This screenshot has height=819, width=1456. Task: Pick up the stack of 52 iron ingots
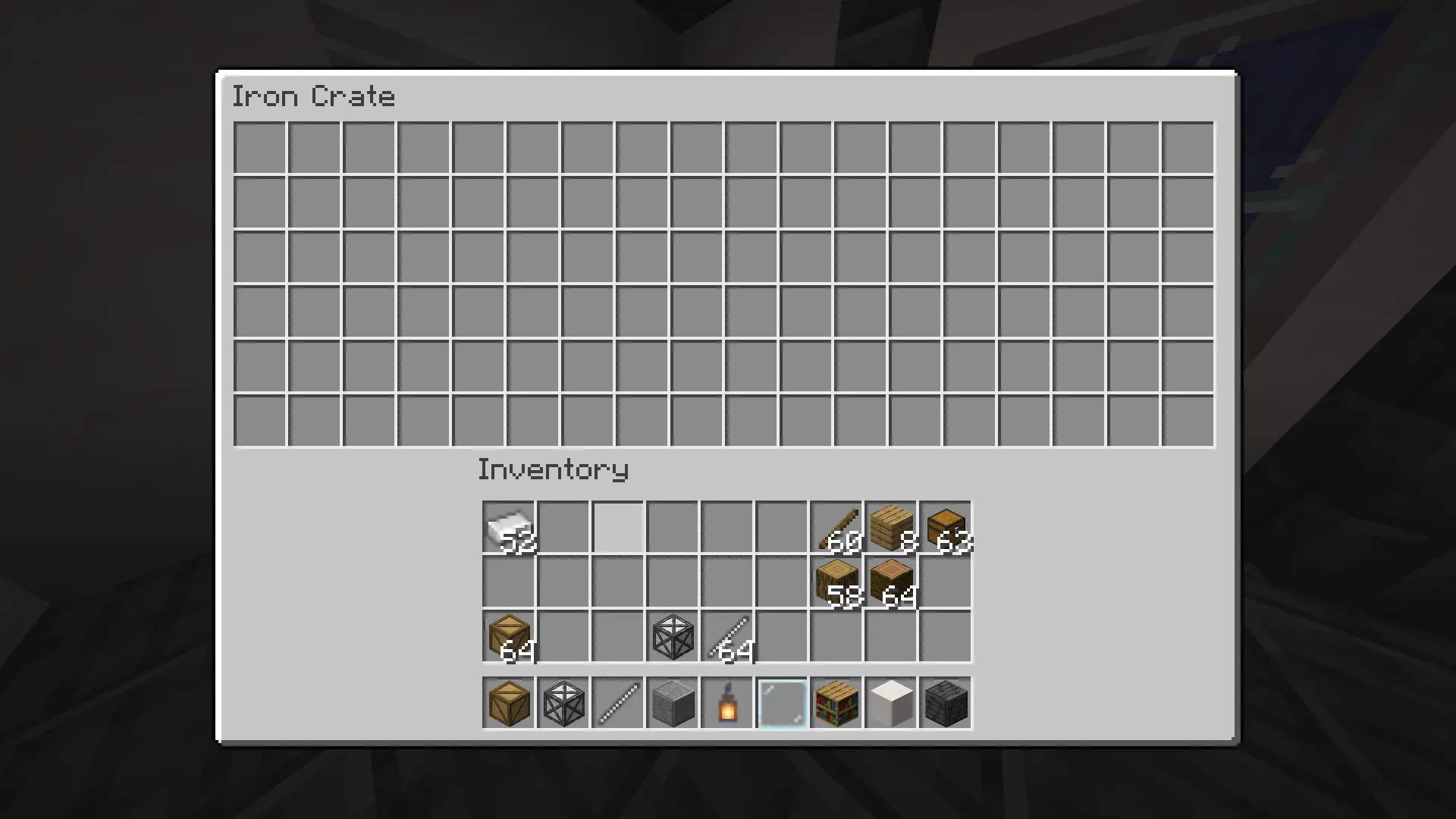510,529
